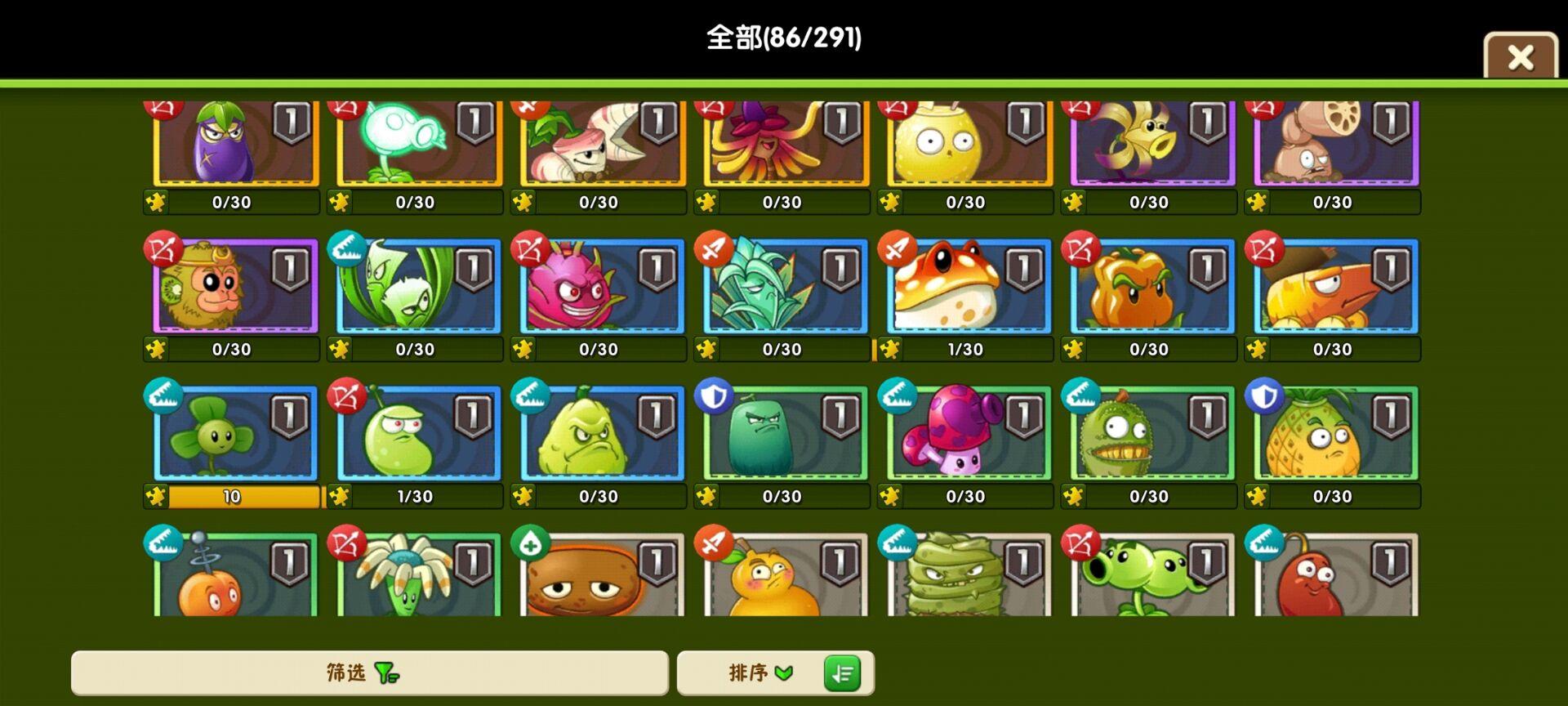Select the Dragonfruit card

click(x=599, y=288)
